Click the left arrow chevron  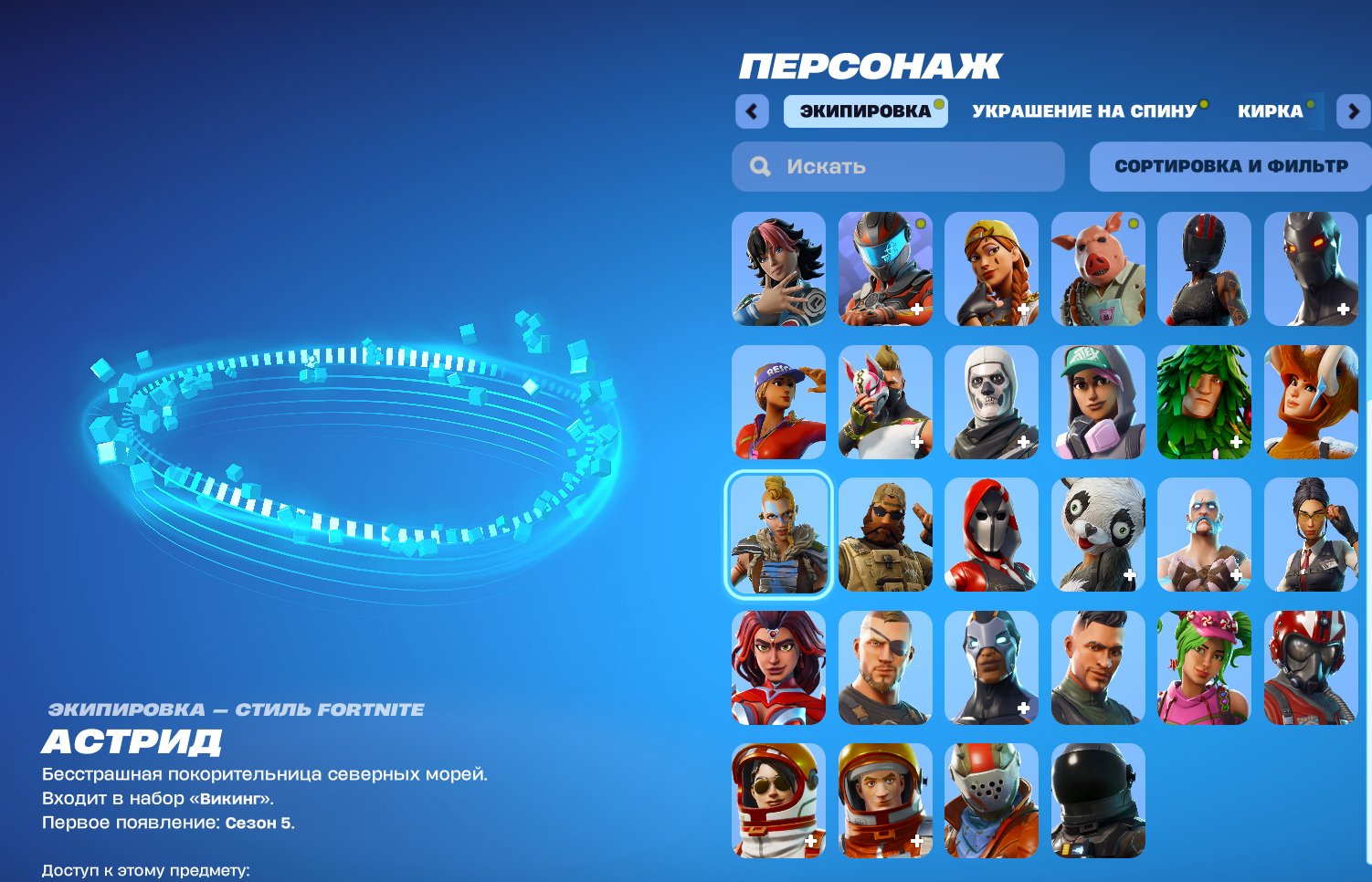[751, 110]
